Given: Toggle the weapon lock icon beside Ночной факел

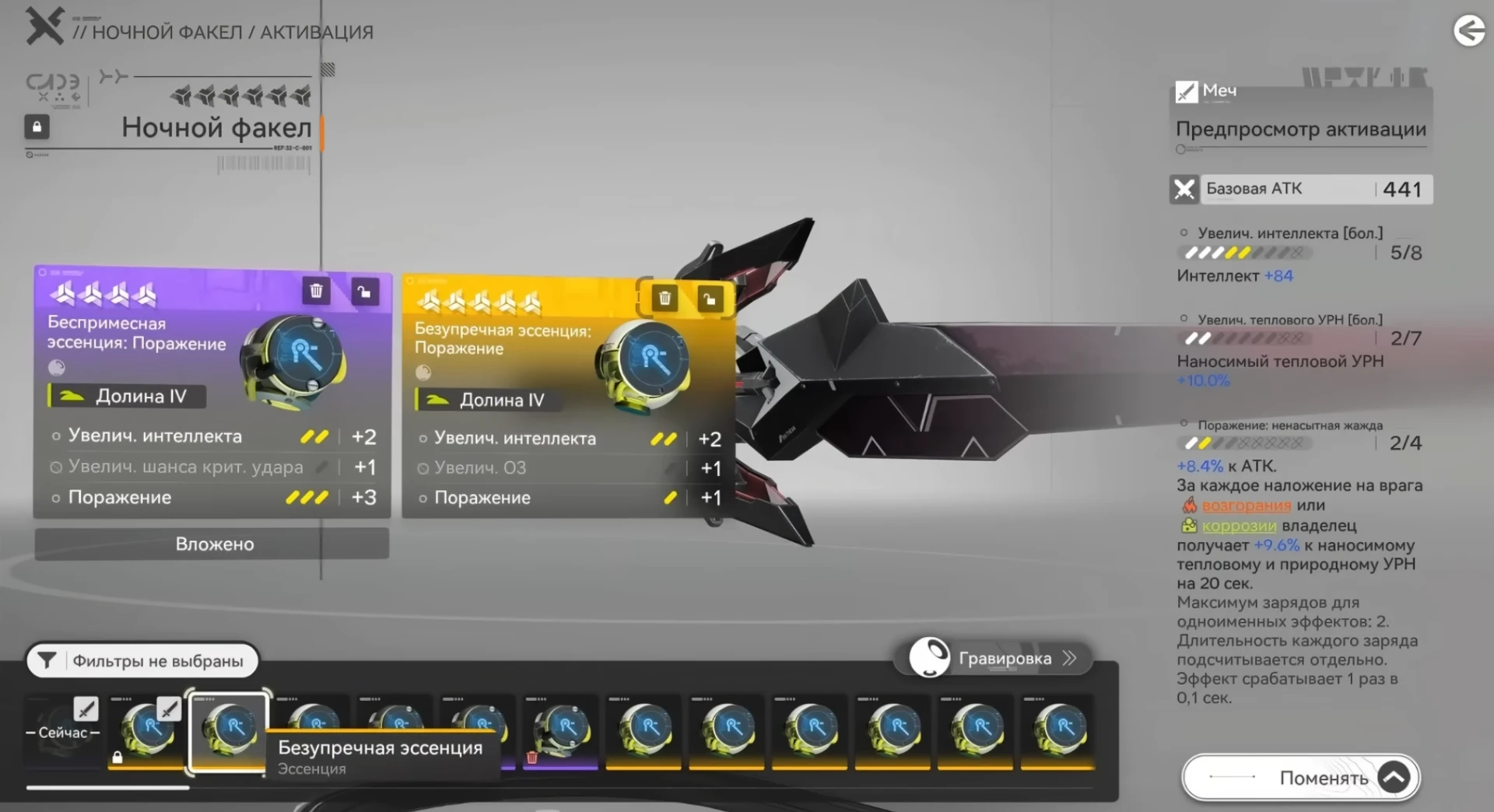Looking at the screenshot, I should [37, 127].
